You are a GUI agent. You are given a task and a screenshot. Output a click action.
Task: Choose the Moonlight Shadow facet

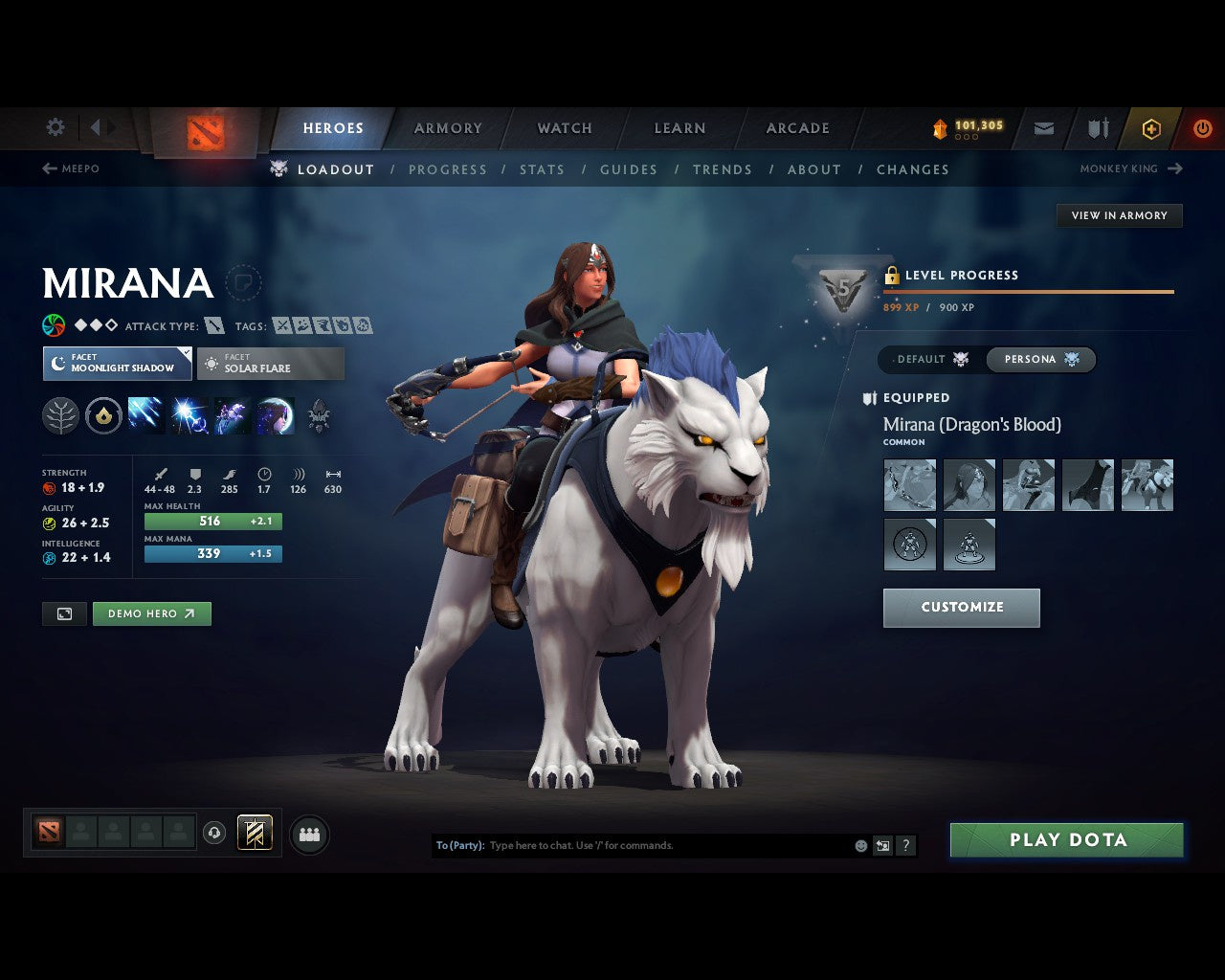pyautogui.click(x=117, y=364)
